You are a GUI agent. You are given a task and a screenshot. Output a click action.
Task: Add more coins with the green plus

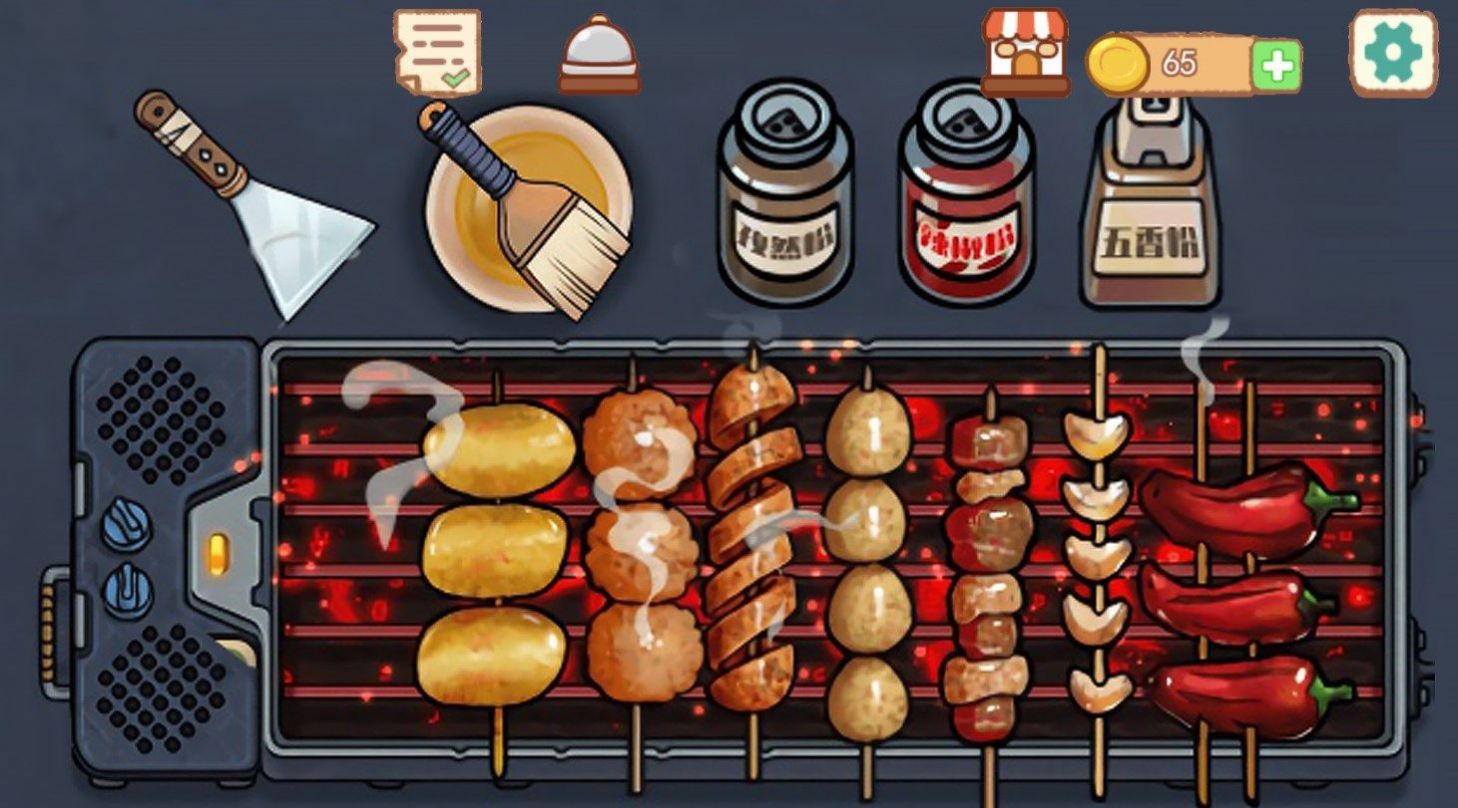[x=1276, y=66]
